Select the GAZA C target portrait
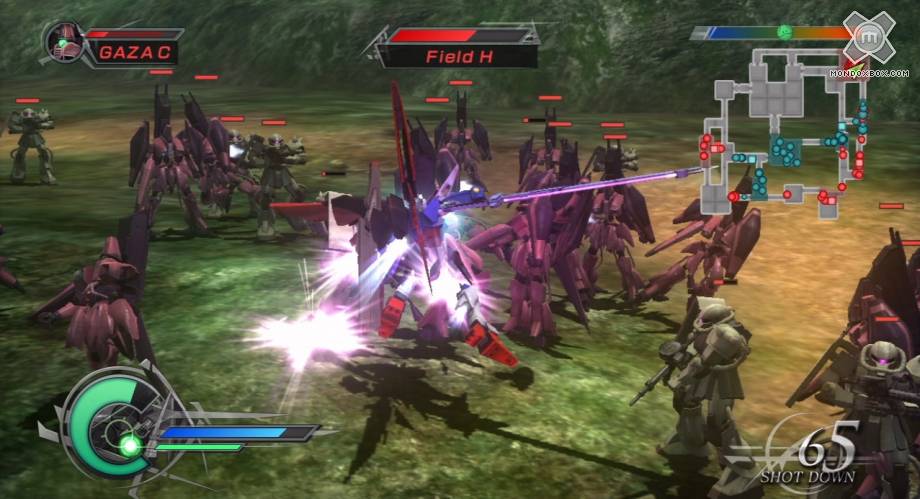This screenshot has width=920, height=499. [63, 42]
